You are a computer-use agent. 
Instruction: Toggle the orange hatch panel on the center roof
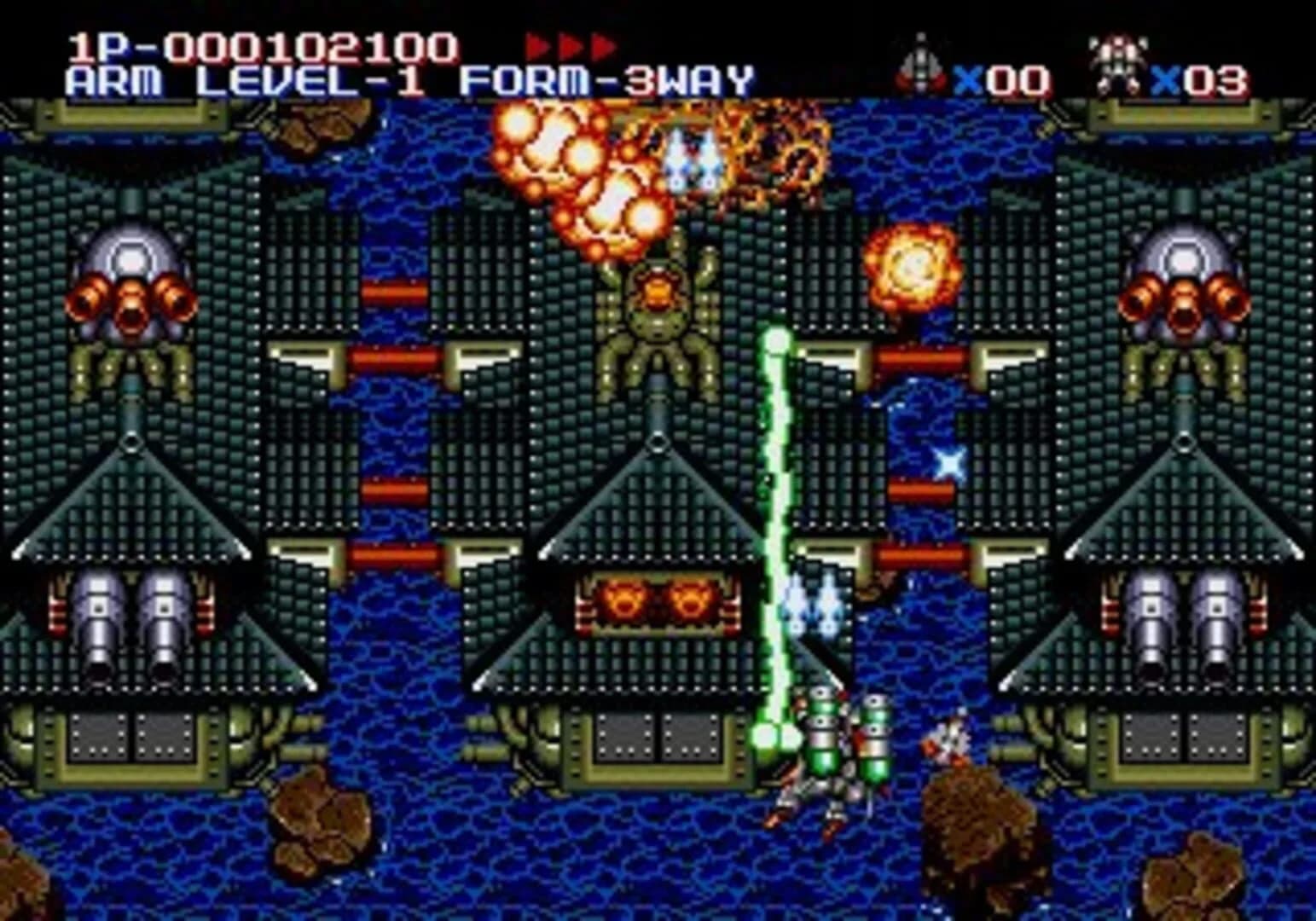(x=657, y=601)
